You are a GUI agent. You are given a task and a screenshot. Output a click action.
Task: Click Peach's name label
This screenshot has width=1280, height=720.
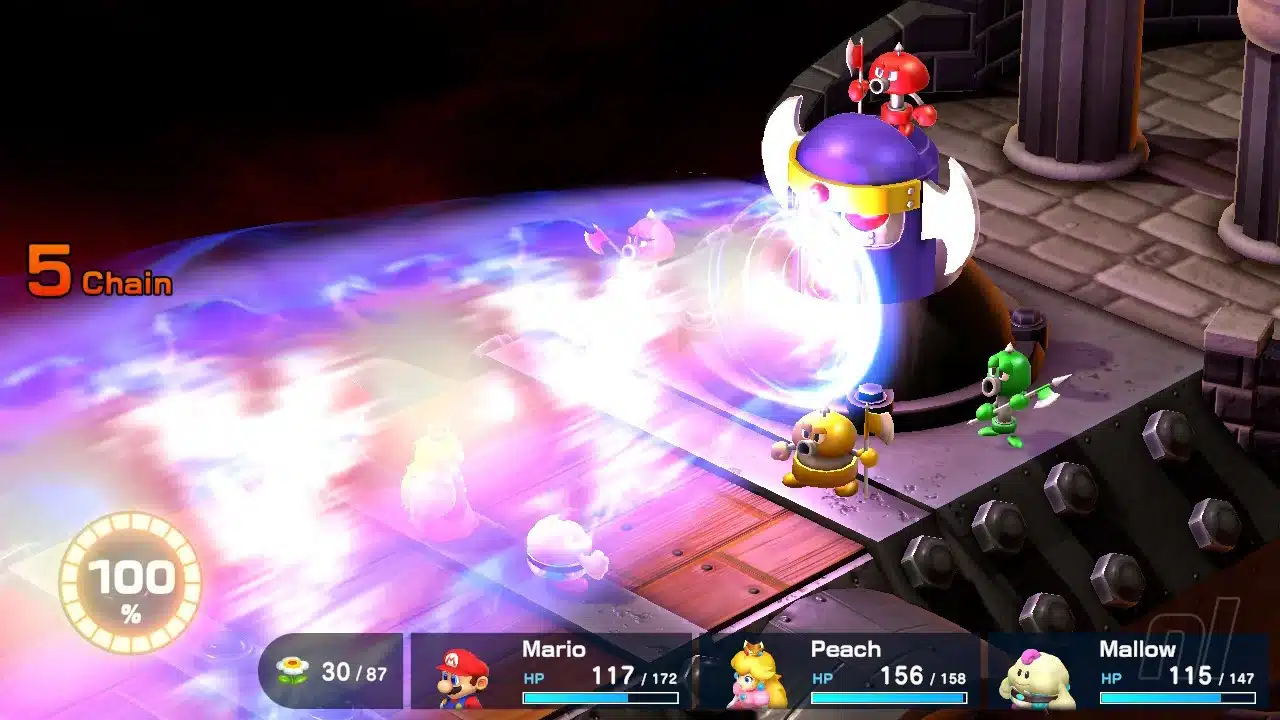[846, 649]
